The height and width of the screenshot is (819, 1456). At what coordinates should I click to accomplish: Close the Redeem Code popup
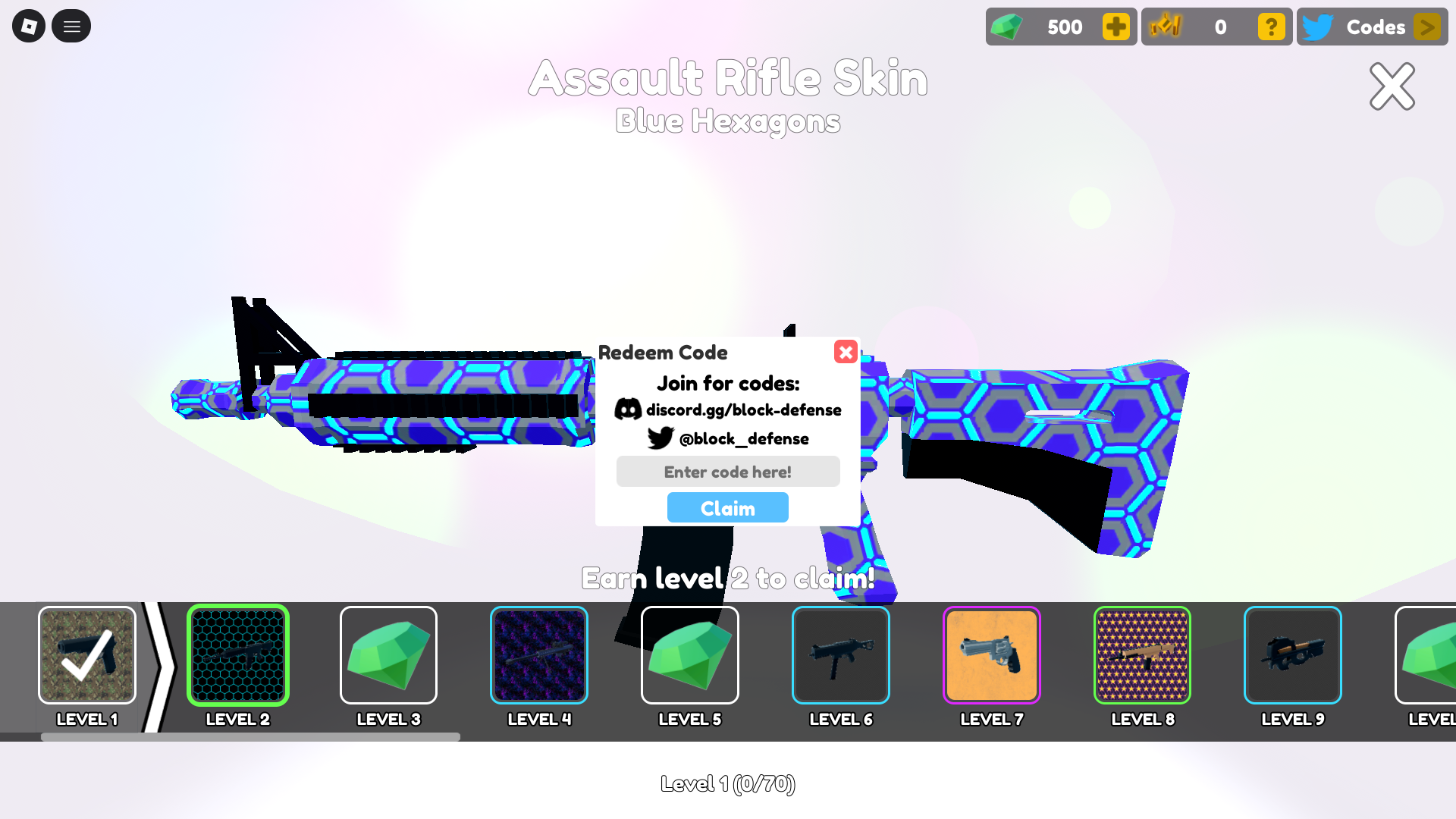click(x=846, y=352)
